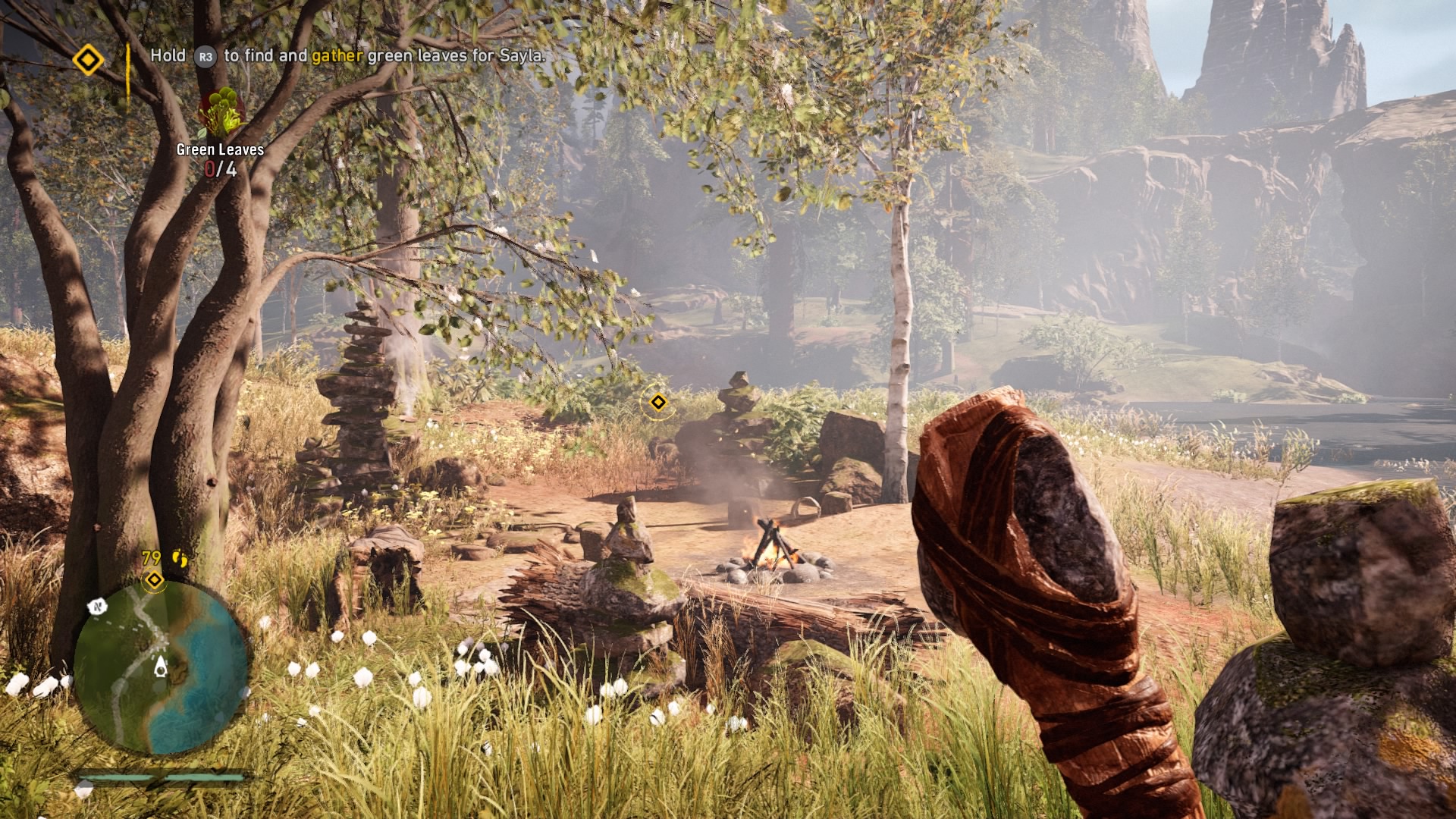
Task: Click the white player arrow on the minimap
Action: tap(161, 667)
